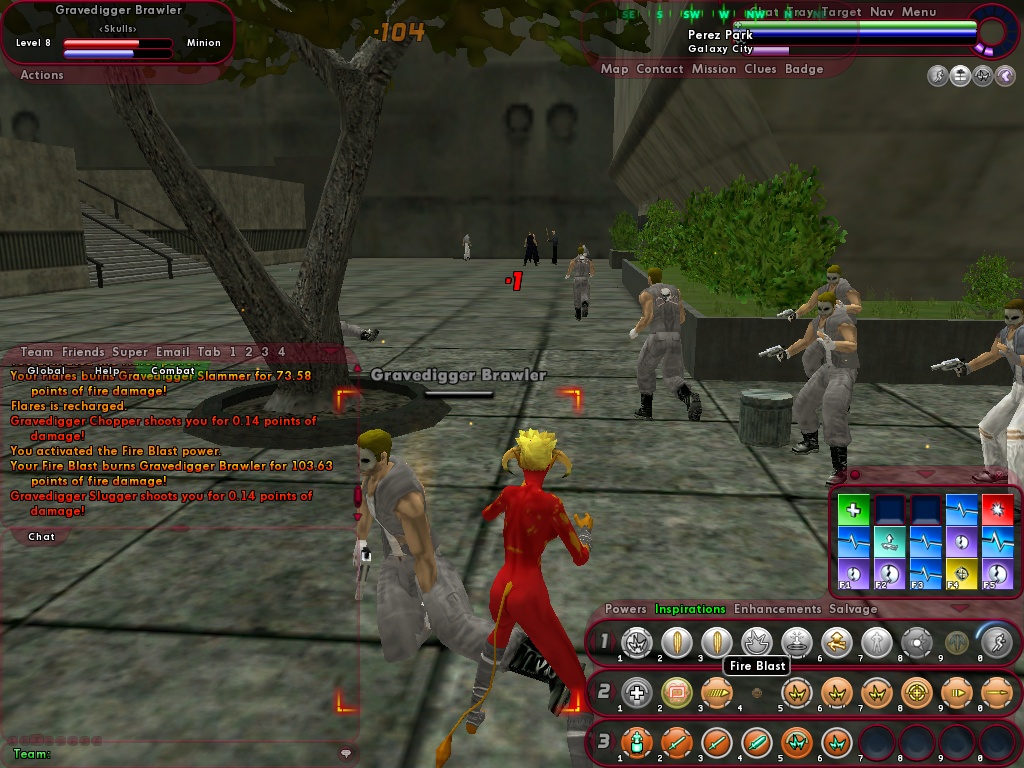Use the green plus inspiration
This screenshot has height=768, width=1024.
pos(853,510)
